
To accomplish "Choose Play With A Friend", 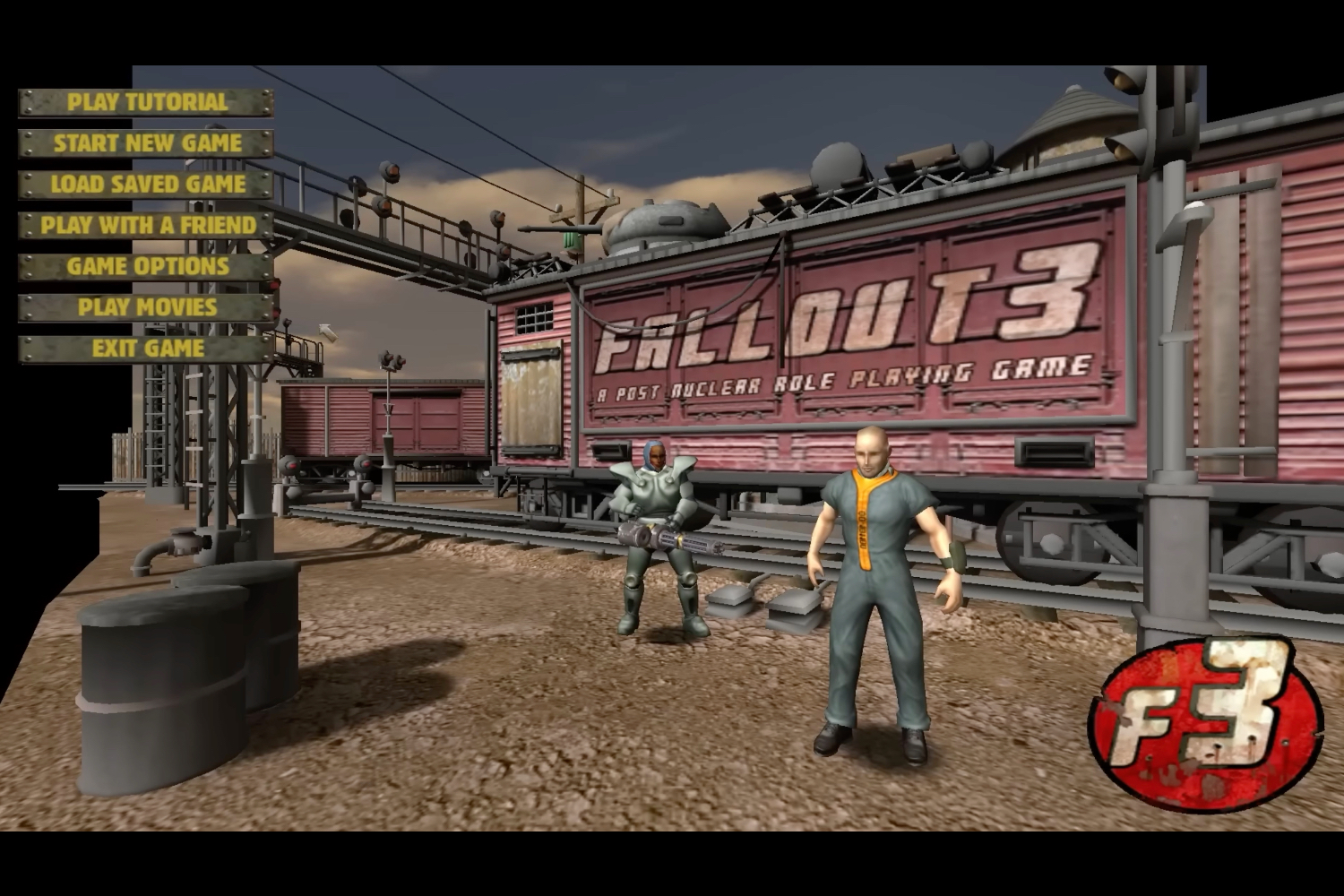I will (x=143, y=226).
